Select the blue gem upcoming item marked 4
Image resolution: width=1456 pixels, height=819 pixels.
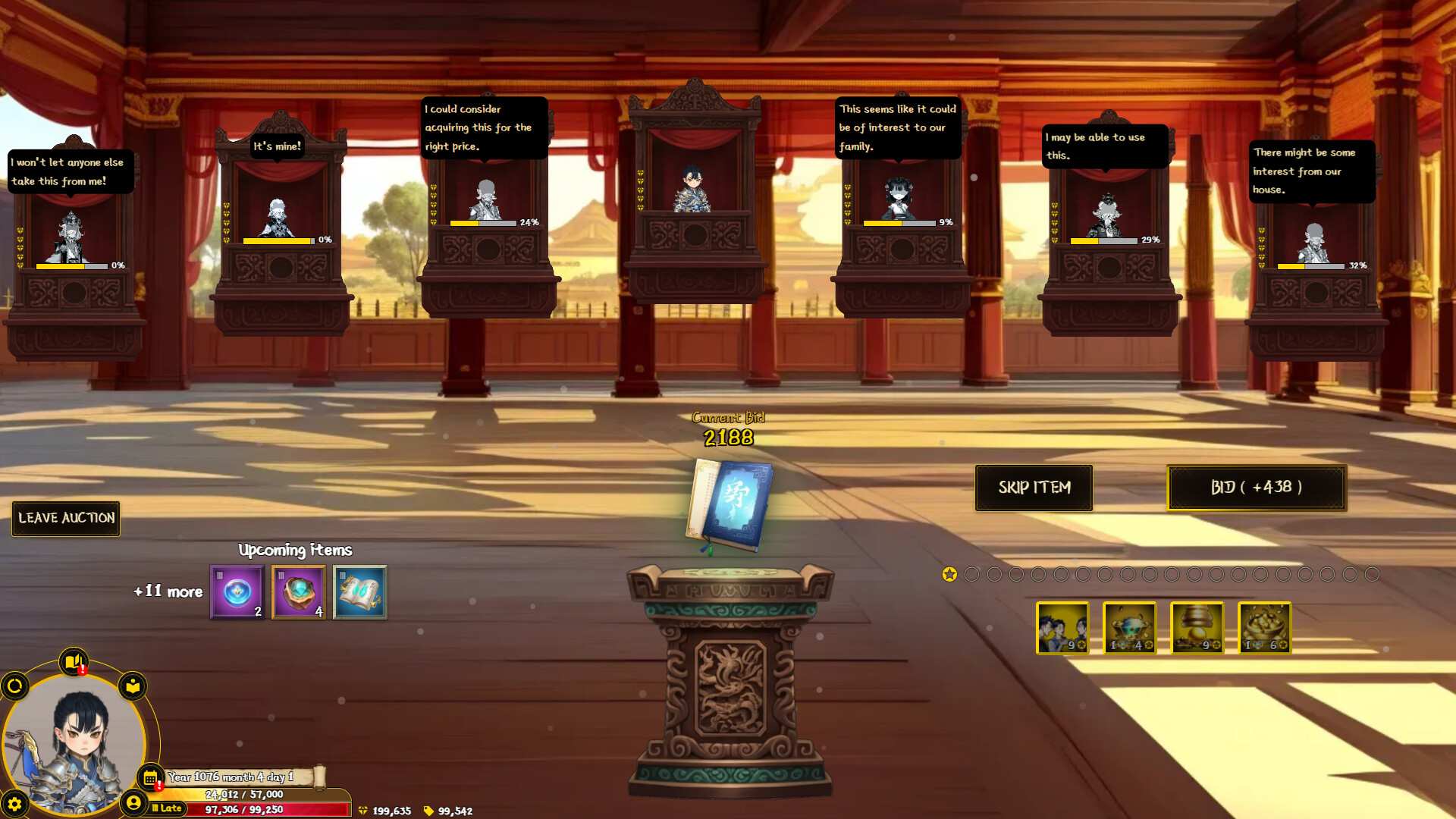[x=298, y=592]
